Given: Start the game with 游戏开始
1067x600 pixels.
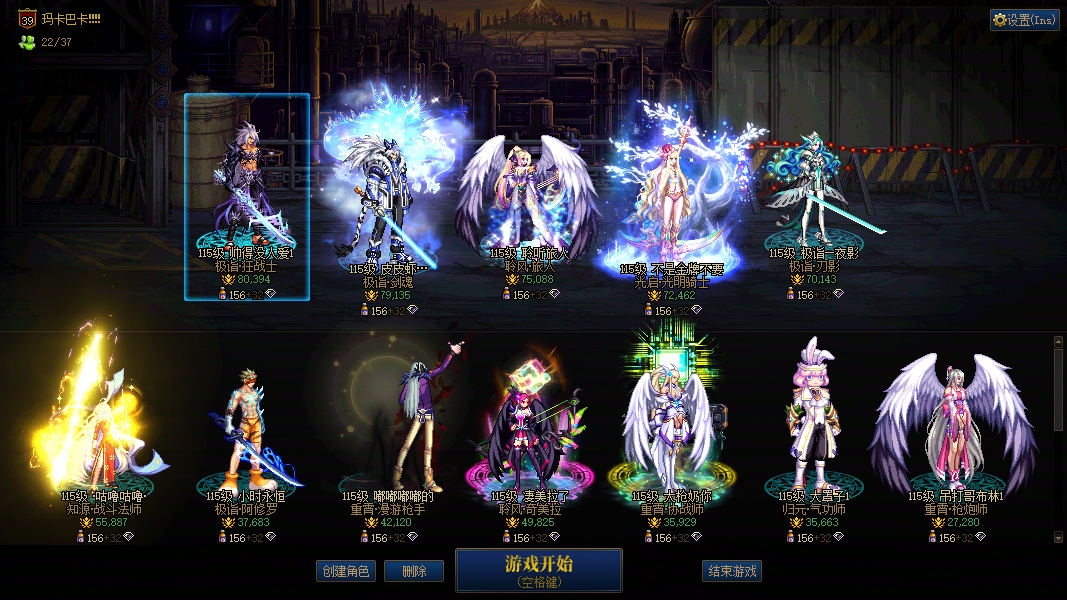Looking at the screenshot, I should 539,570.
